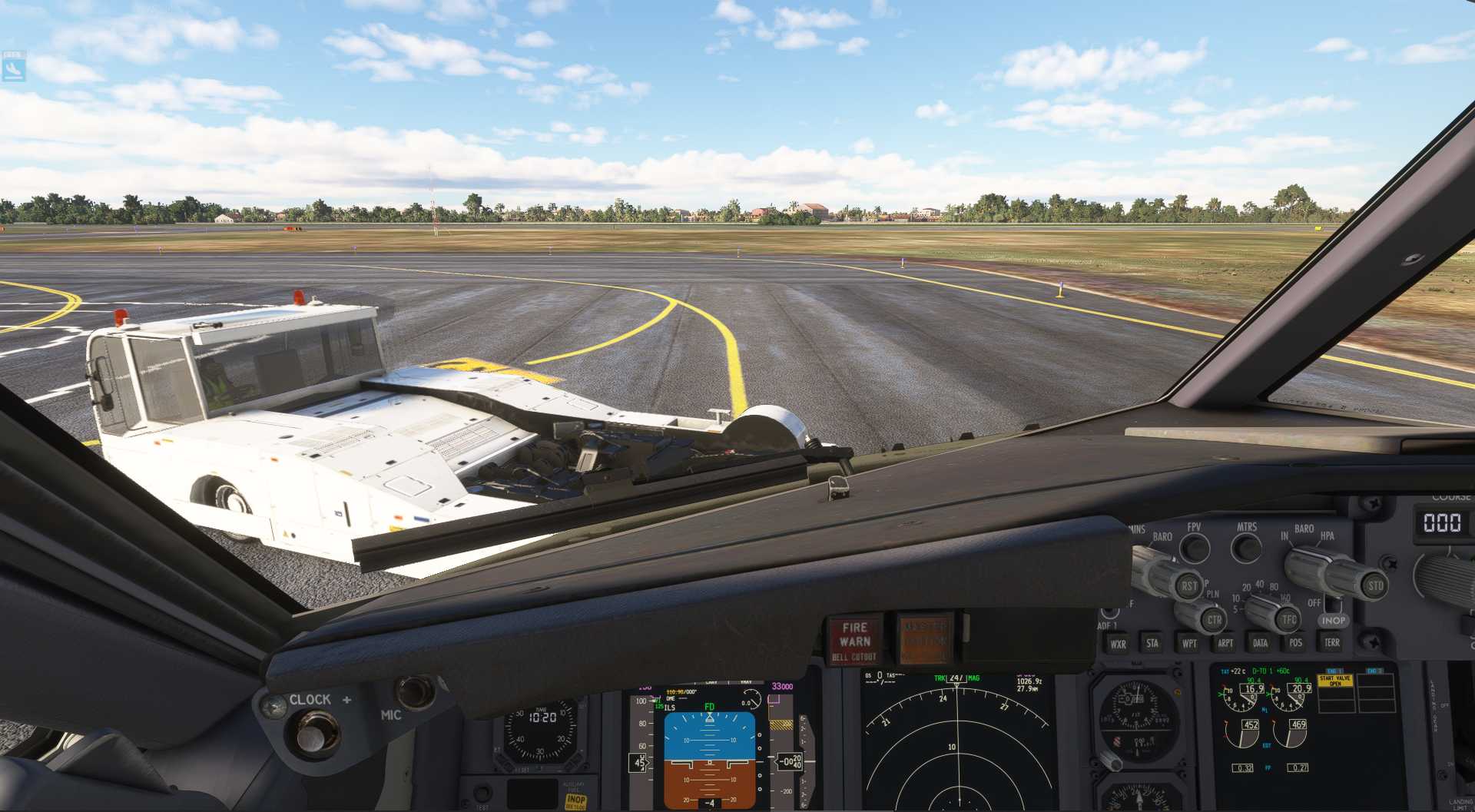Screen dimensions: 1475x812
Task: Push the FPV flight path vector button
Action: 1195,547
